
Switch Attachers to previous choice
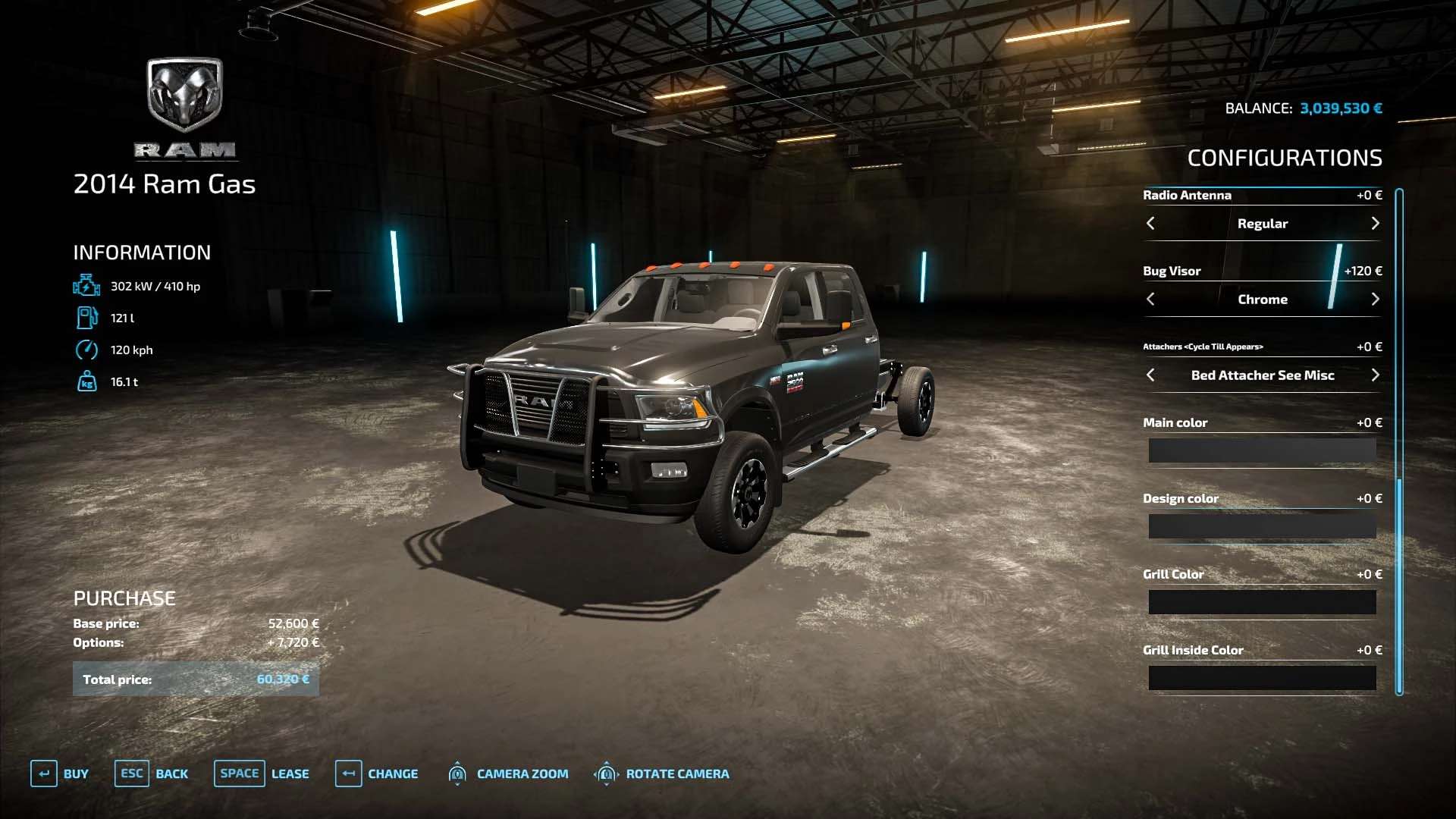1150,375
